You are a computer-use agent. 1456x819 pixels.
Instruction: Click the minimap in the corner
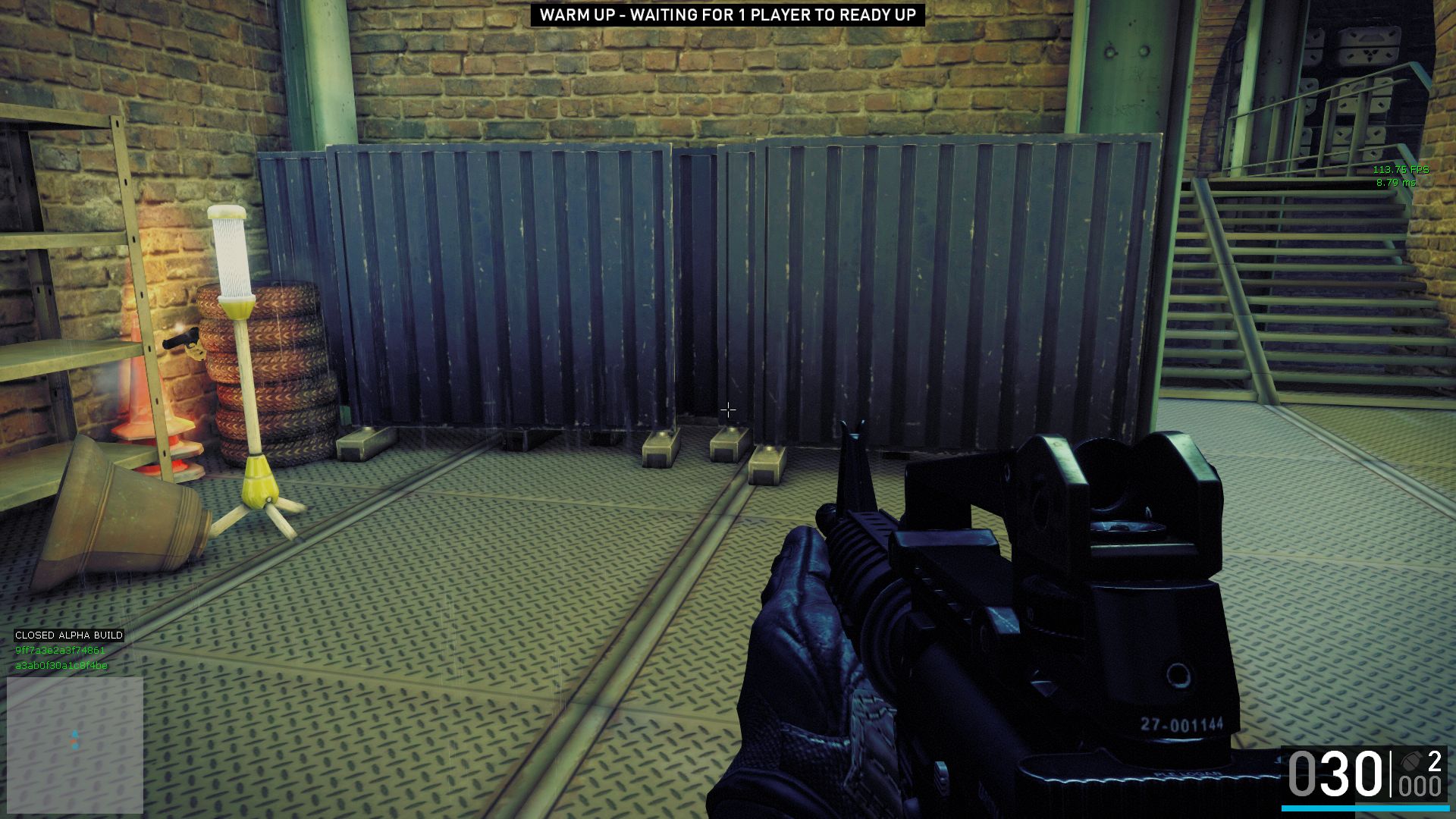[75, 745]
